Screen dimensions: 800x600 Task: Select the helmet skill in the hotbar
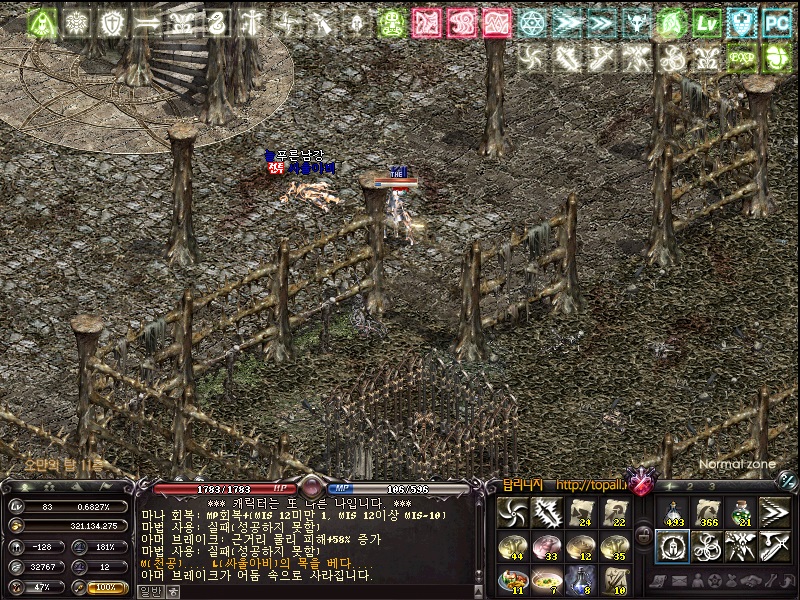point(672,546)
